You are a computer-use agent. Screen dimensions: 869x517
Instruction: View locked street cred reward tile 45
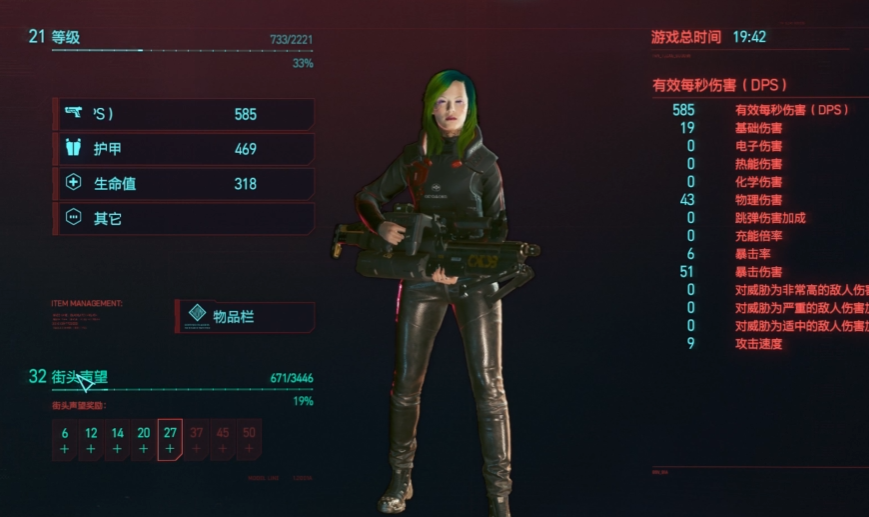click(x=222, y=440)
